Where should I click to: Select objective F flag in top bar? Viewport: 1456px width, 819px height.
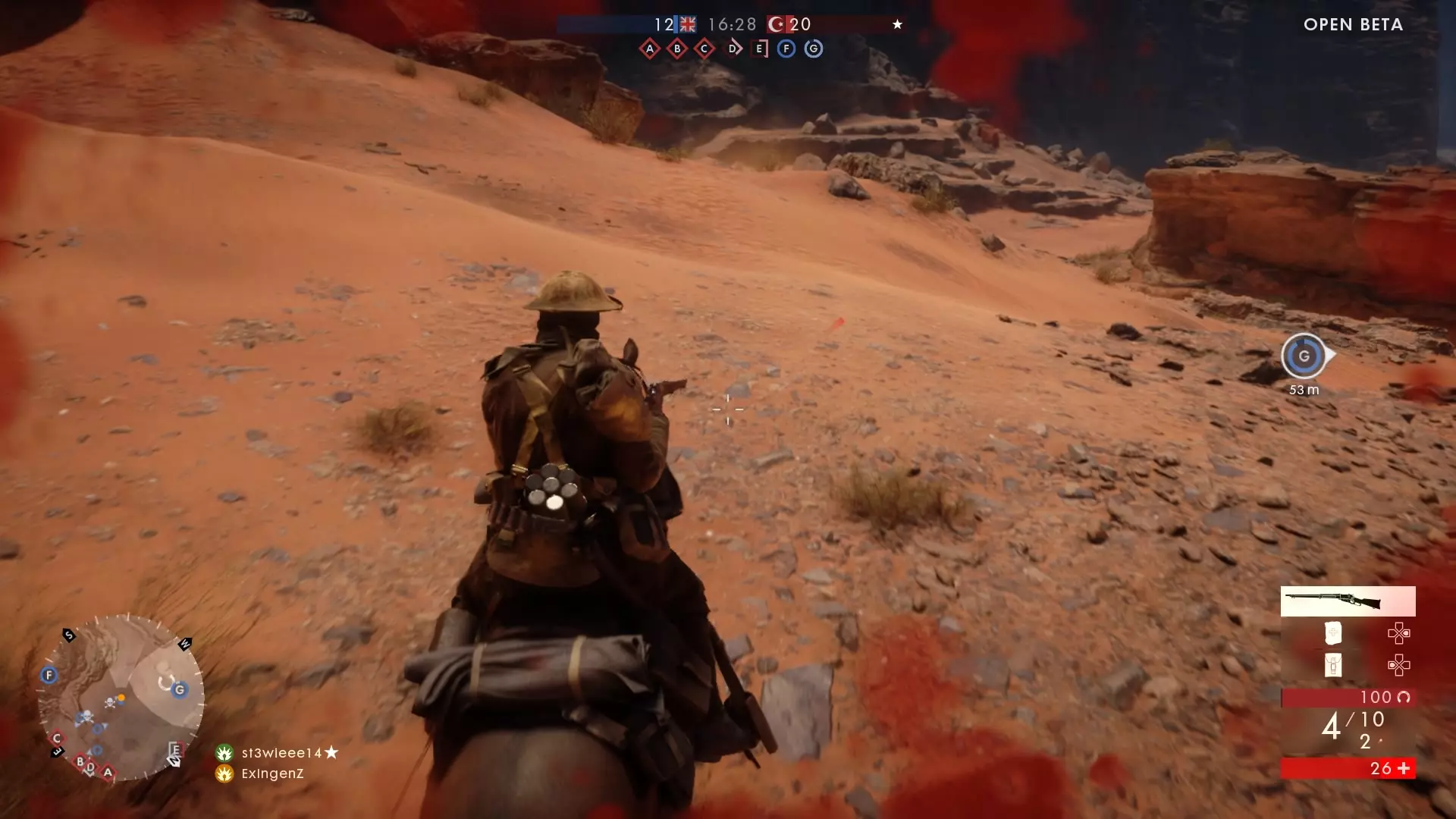(786, 49)
